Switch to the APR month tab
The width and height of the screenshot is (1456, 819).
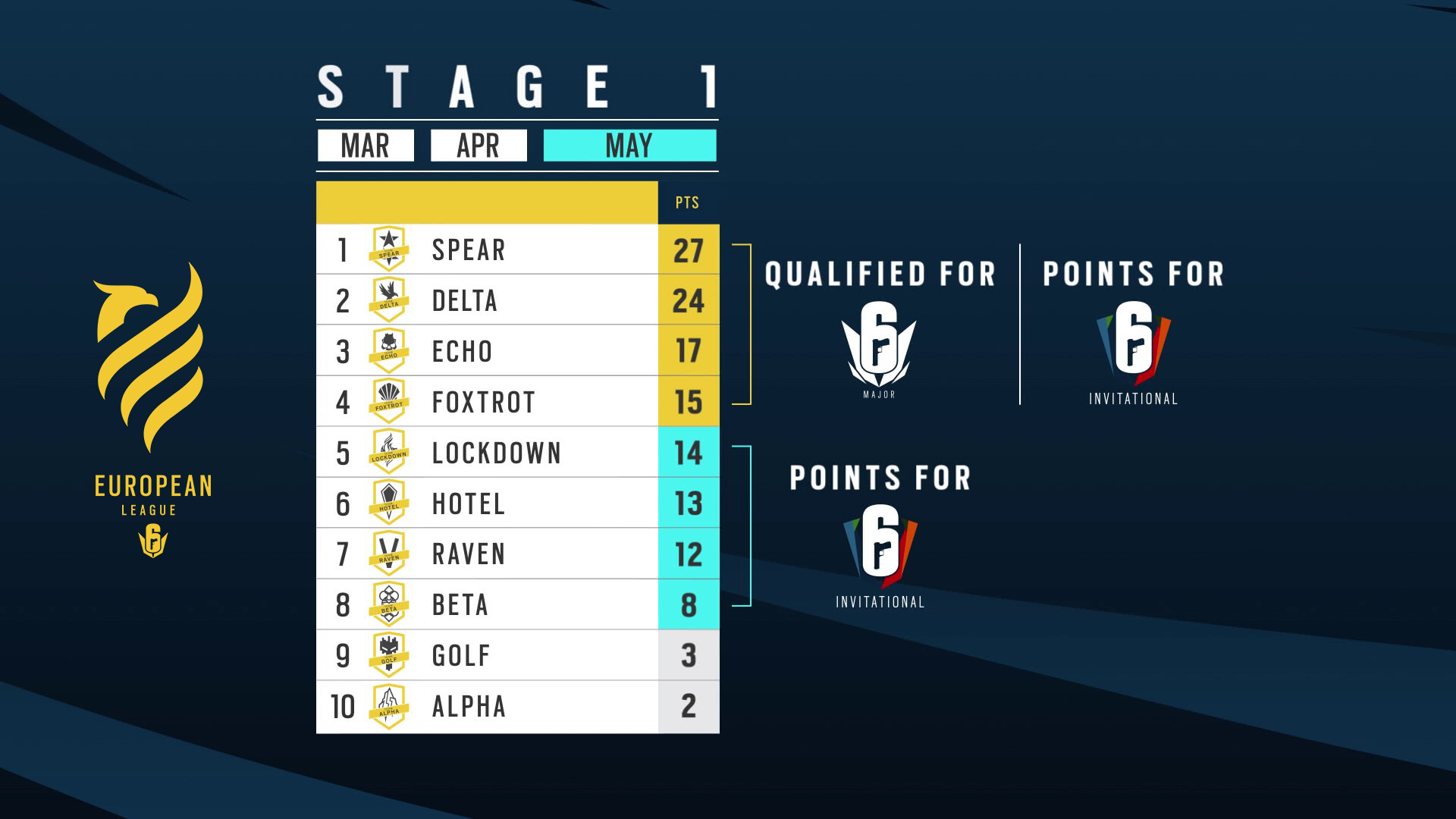[479, 146]
